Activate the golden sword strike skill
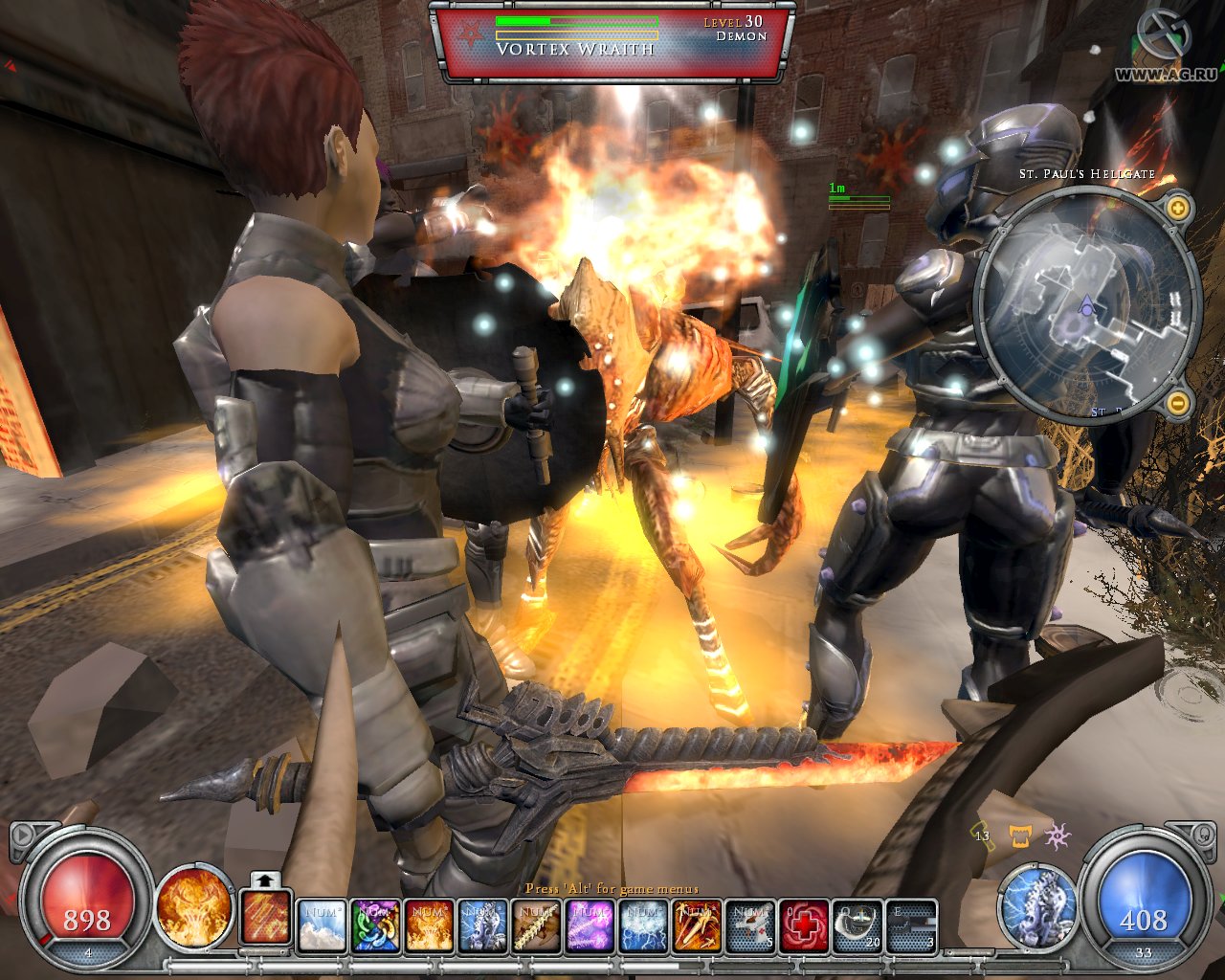 coord(697,926)
